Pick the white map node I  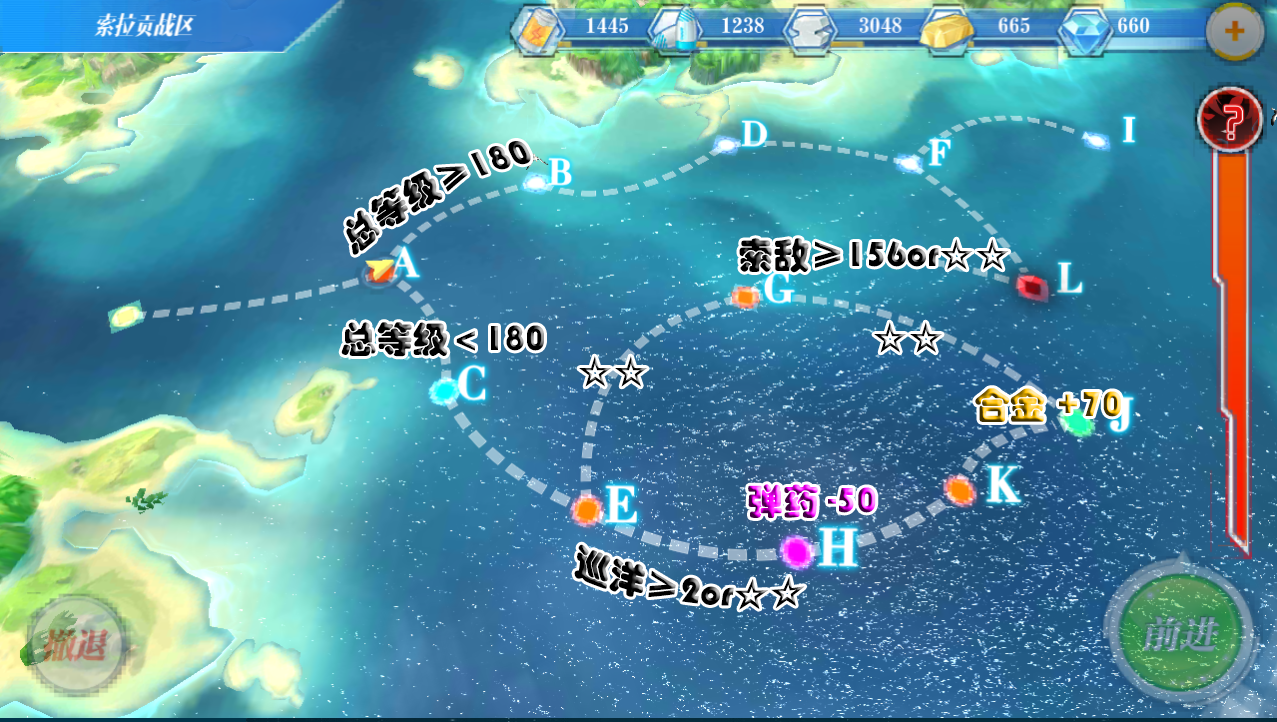(x=1096, y=141)
